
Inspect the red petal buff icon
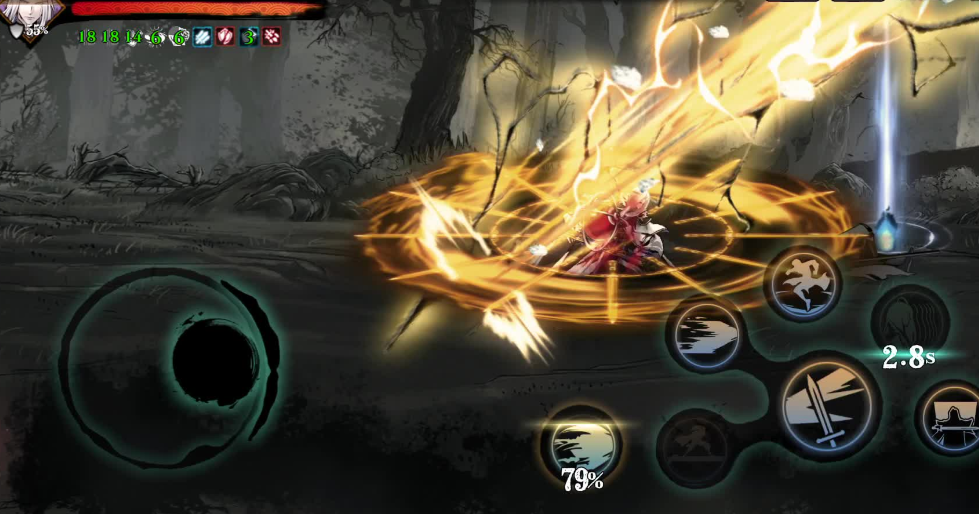(x=226, y=37)
